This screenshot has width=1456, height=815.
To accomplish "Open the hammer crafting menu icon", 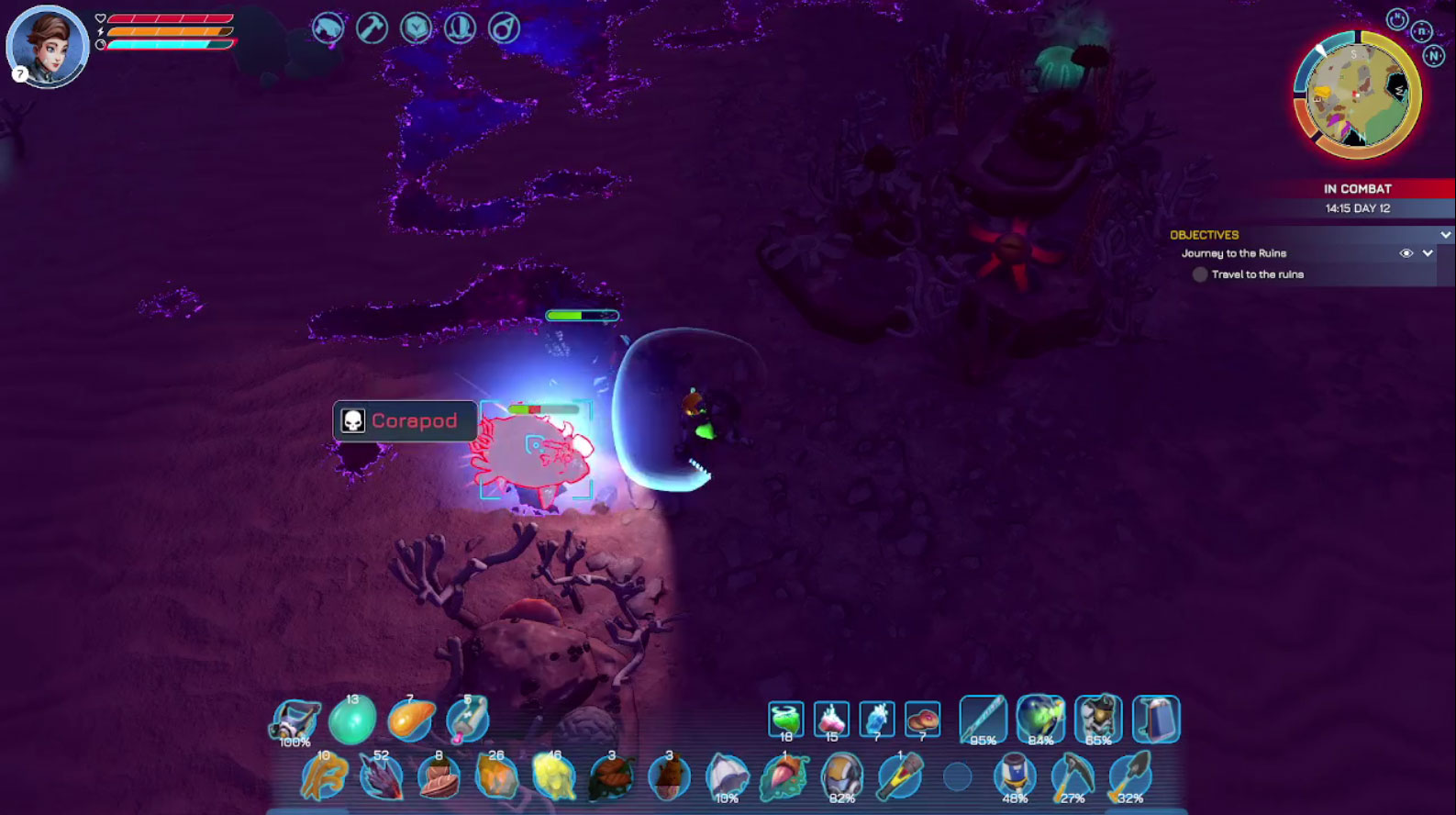I will pyautogui.click(x=372, y=28).
